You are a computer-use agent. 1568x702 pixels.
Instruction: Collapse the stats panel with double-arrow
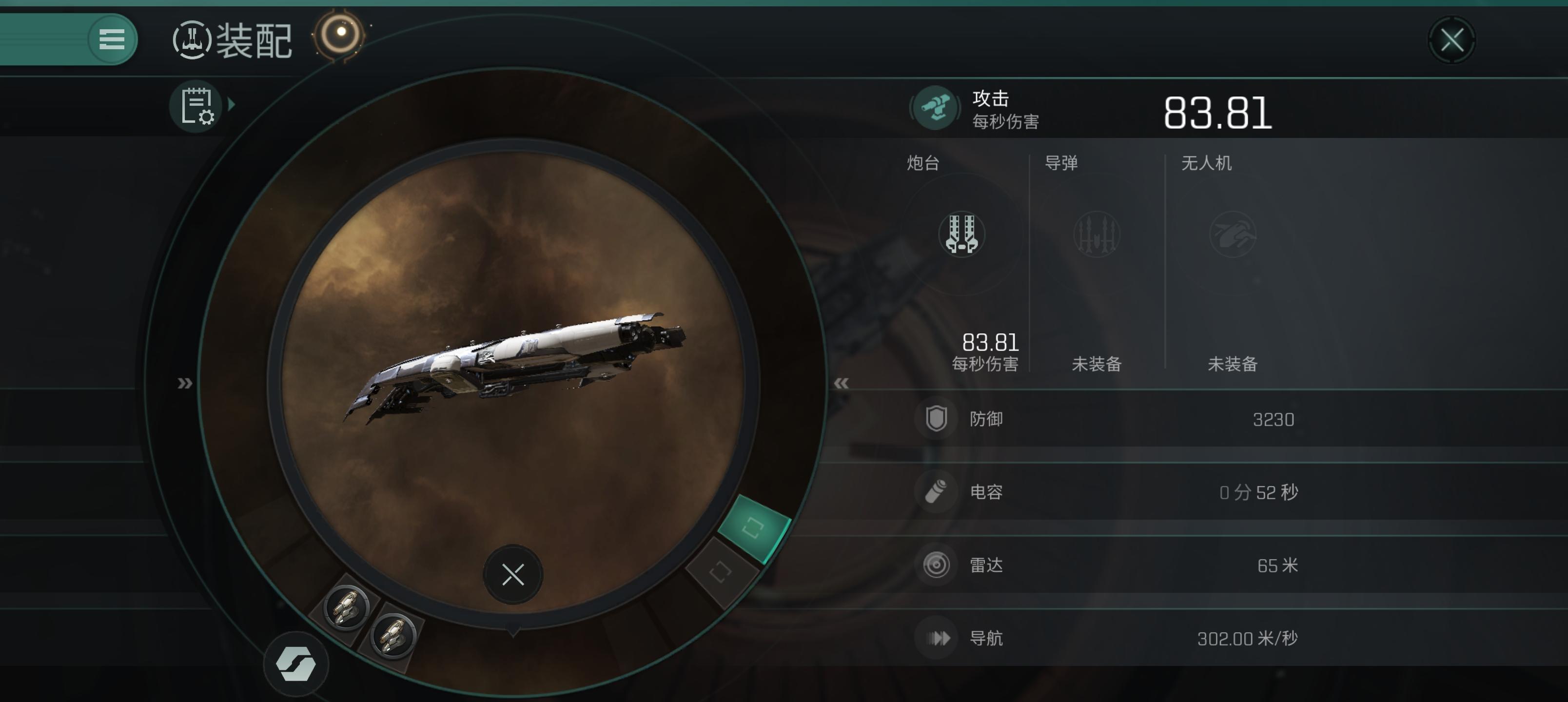[x=841, y=383]
